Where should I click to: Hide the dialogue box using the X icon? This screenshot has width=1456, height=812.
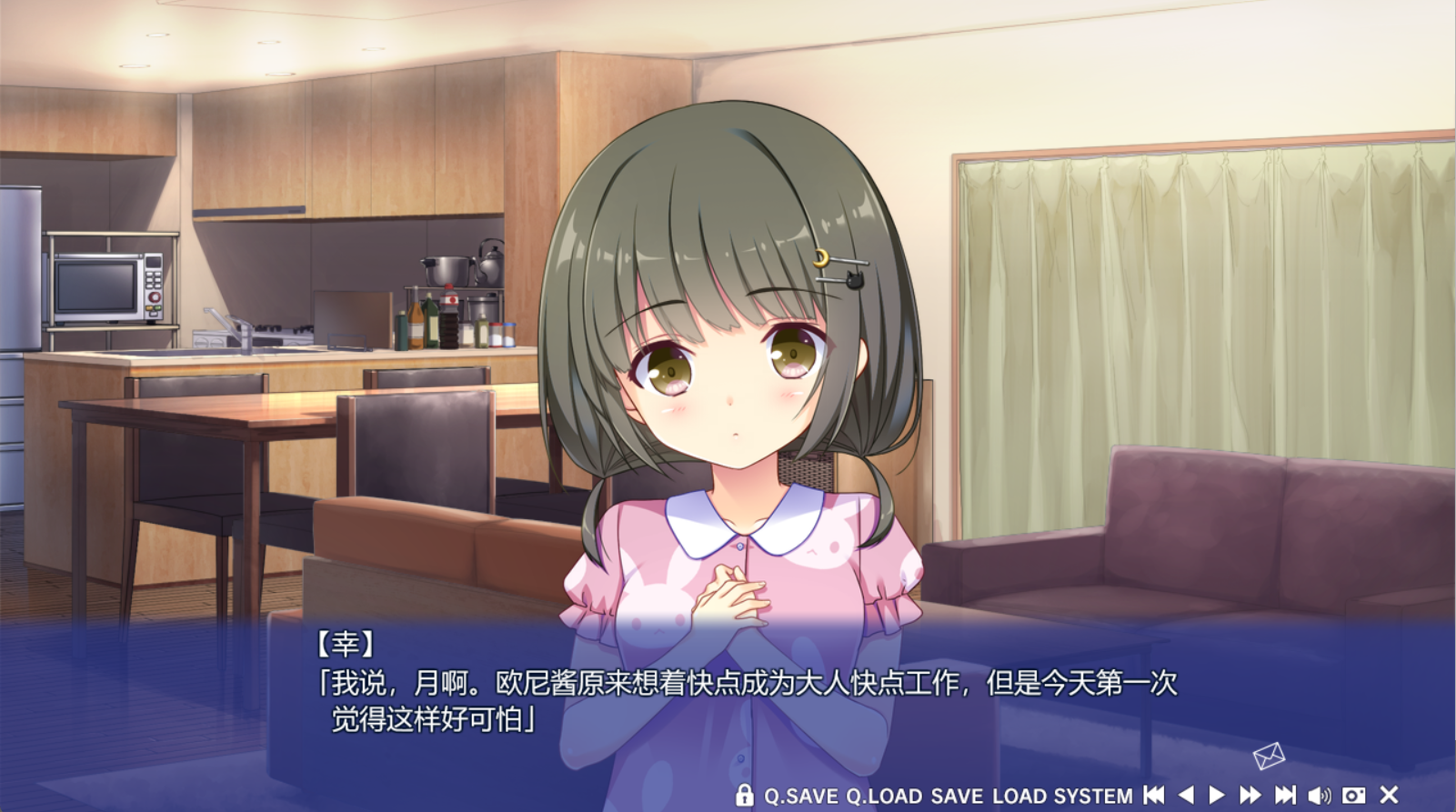pos(1388,795)
